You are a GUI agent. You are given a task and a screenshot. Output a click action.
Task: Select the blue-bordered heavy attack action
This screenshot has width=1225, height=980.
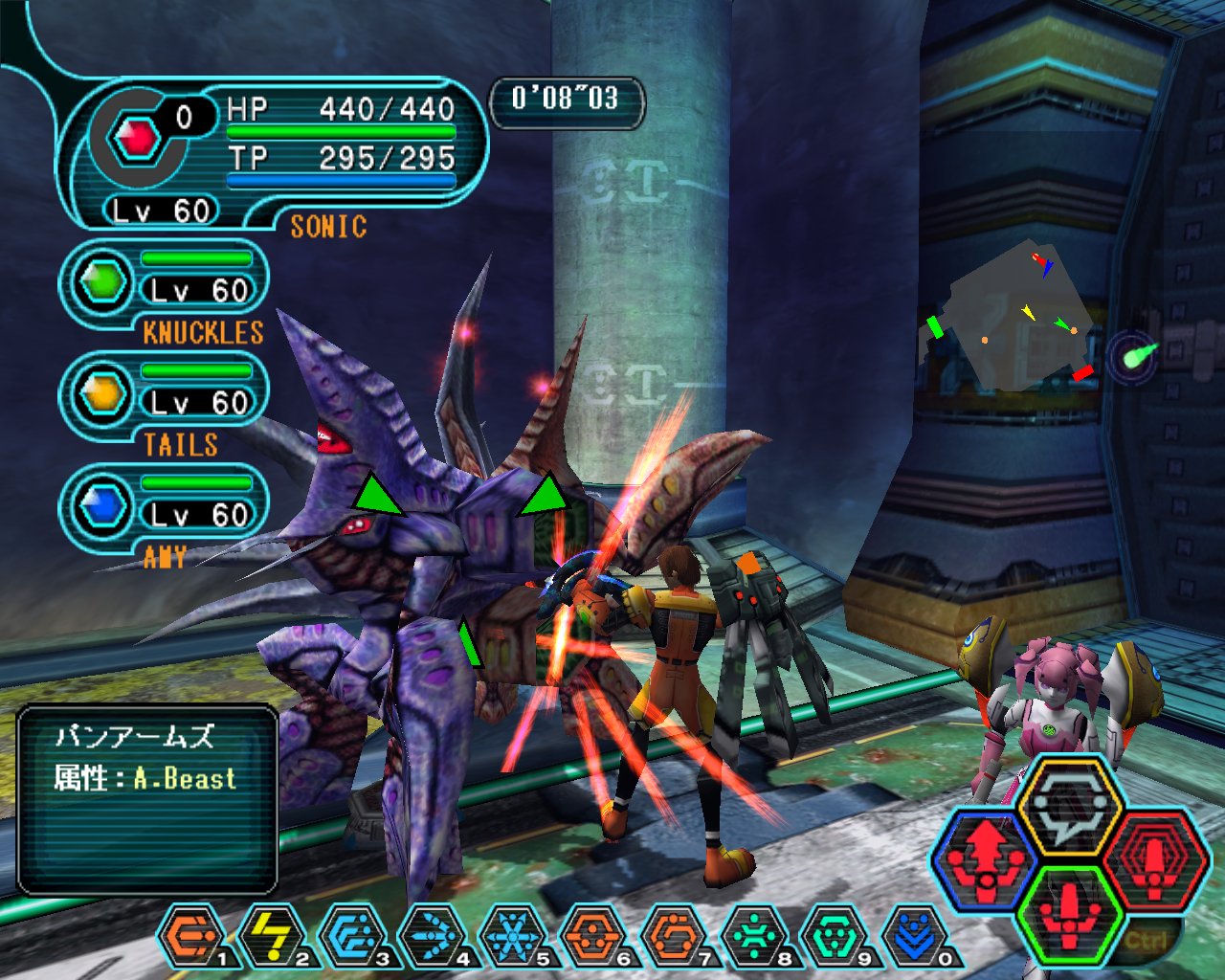pos(985,857)
